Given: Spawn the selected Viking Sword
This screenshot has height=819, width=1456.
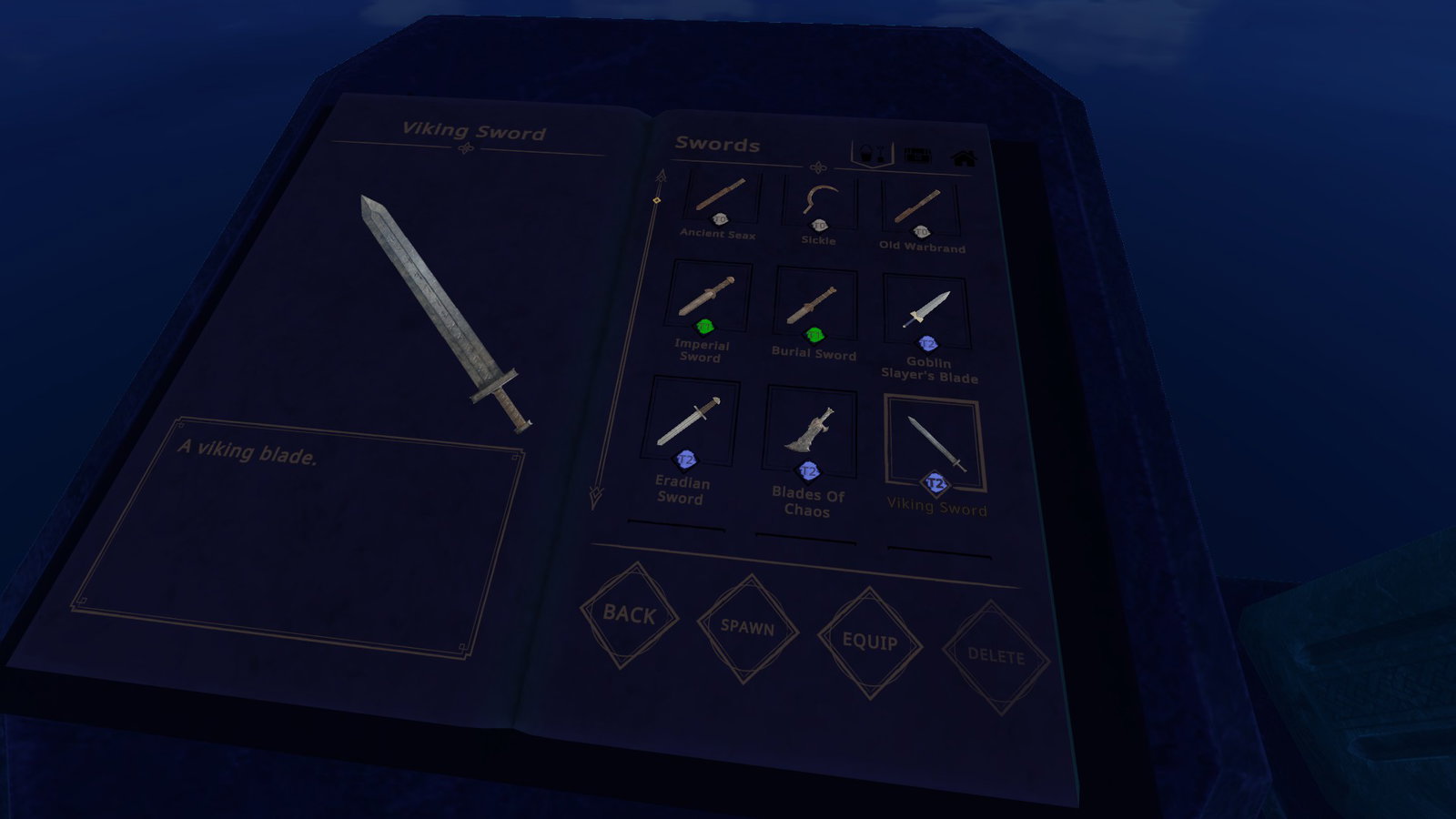Looking at the screenshot, I should pyautogui.click(x=747, y=627).
